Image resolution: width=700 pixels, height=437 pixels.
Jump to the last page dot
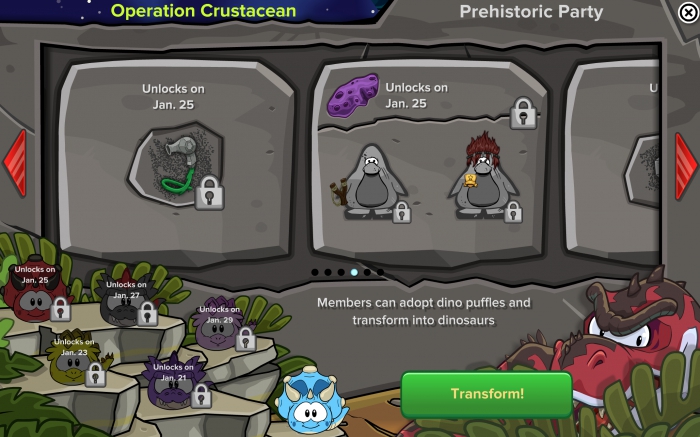coord(380,272)
